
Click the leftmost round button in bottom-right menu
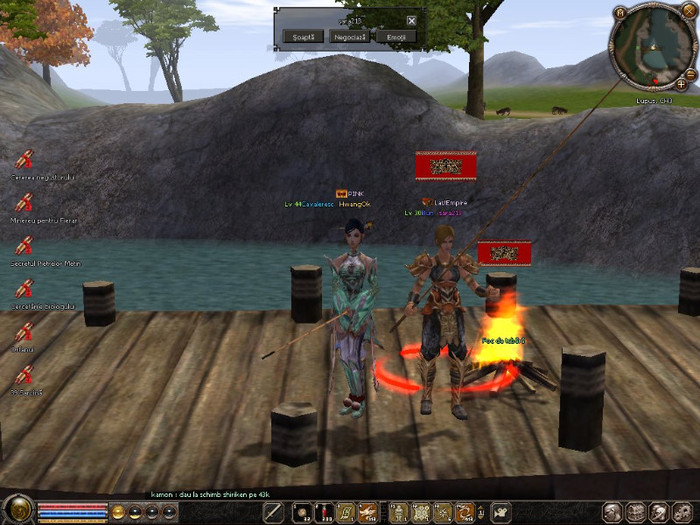click(x=611, y=512)
